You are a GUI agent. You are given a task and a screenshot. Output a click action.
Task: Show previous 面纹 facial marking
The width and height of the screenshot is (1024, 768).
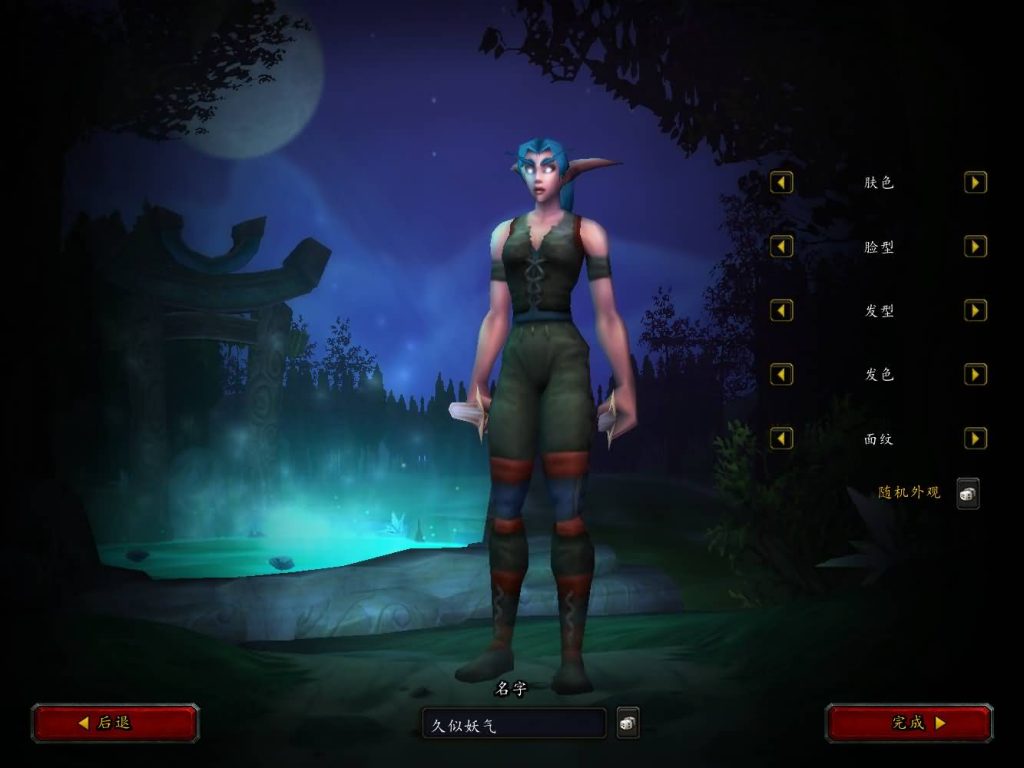tap(782, 439)
